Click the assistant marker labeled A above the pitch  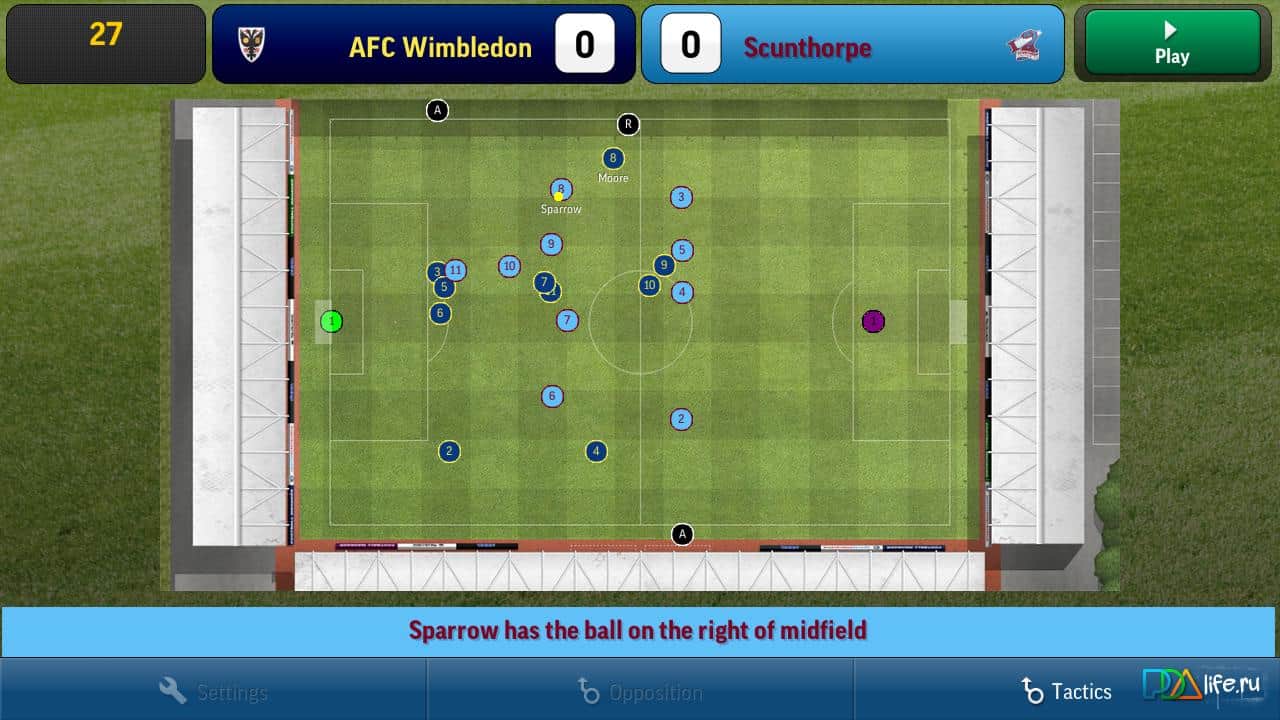[437, 110]
